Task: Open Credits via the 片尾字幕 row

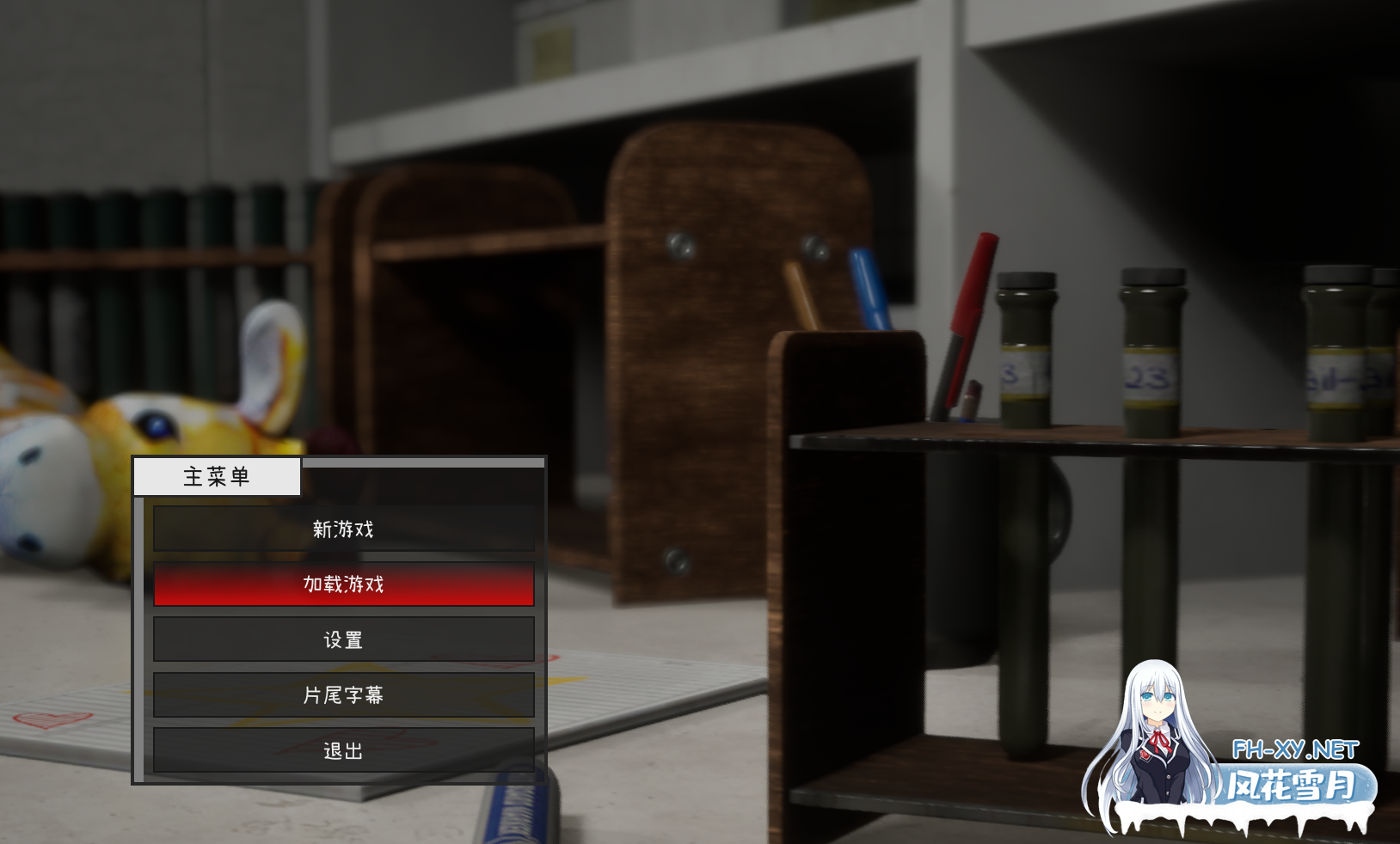Action: tap(344, 694)
